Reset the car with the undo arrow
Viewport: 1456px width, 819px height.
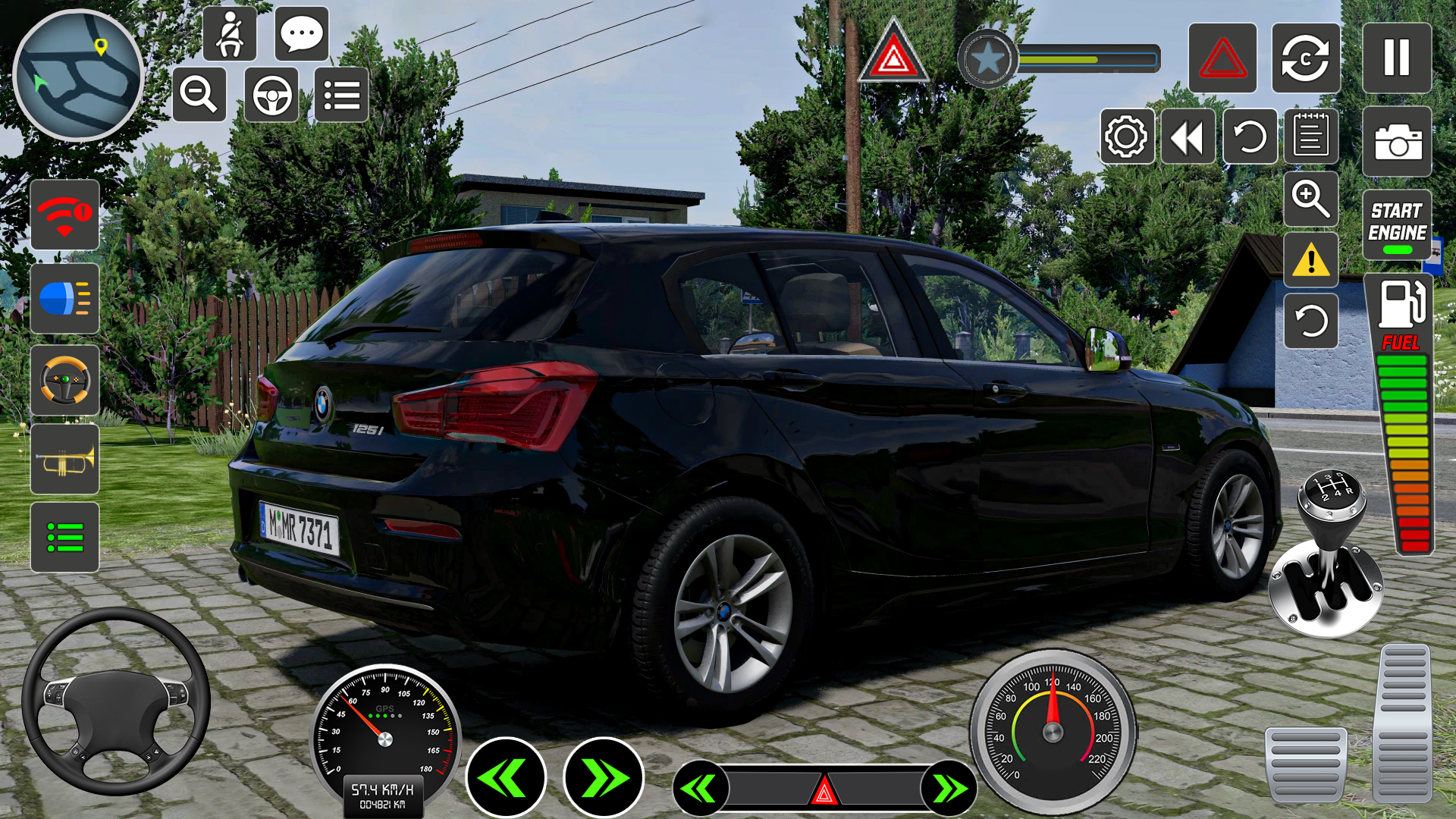[1250, 137]
